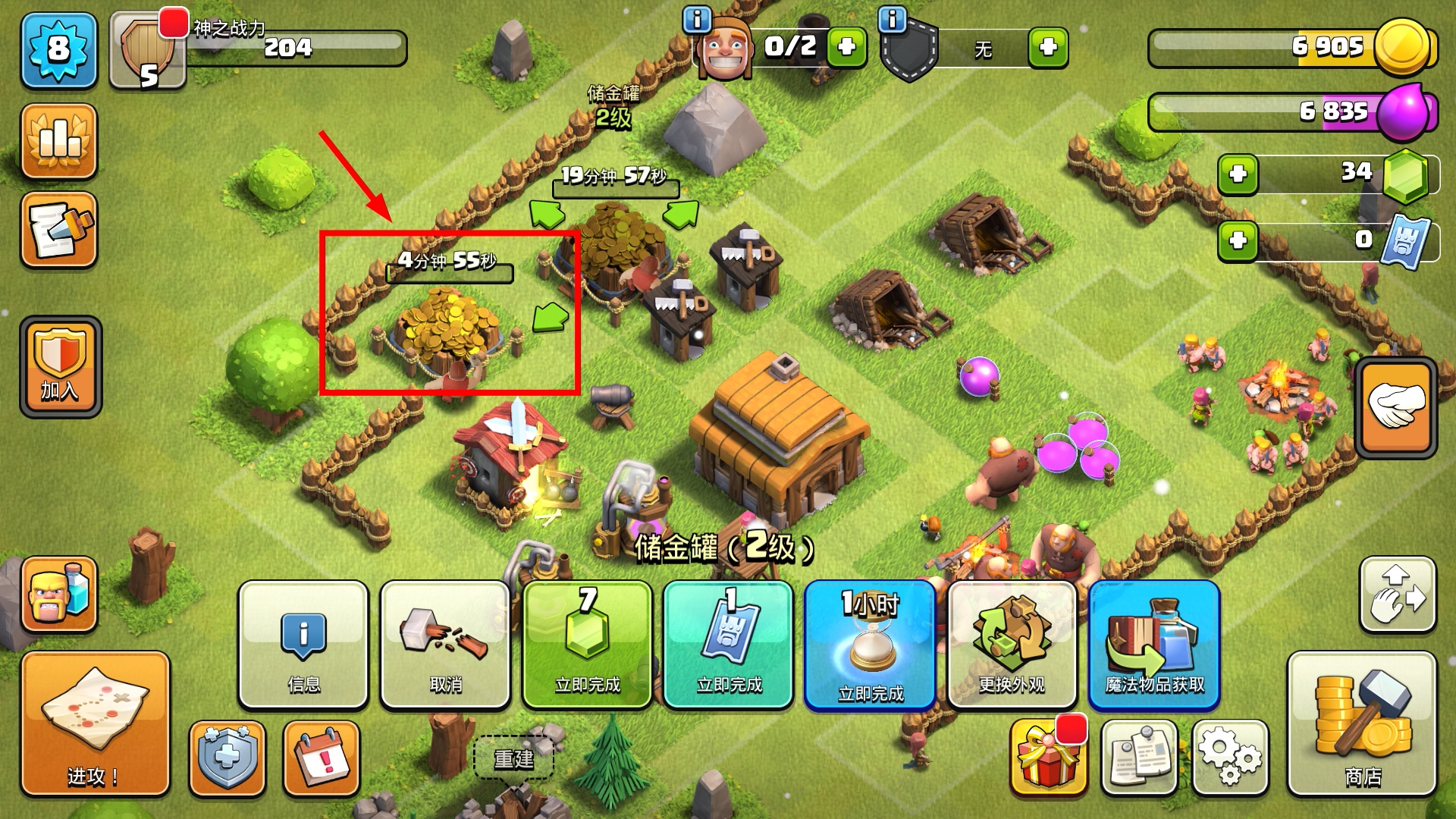Choose the 更换外观 change appearance button

(1012, 645)
